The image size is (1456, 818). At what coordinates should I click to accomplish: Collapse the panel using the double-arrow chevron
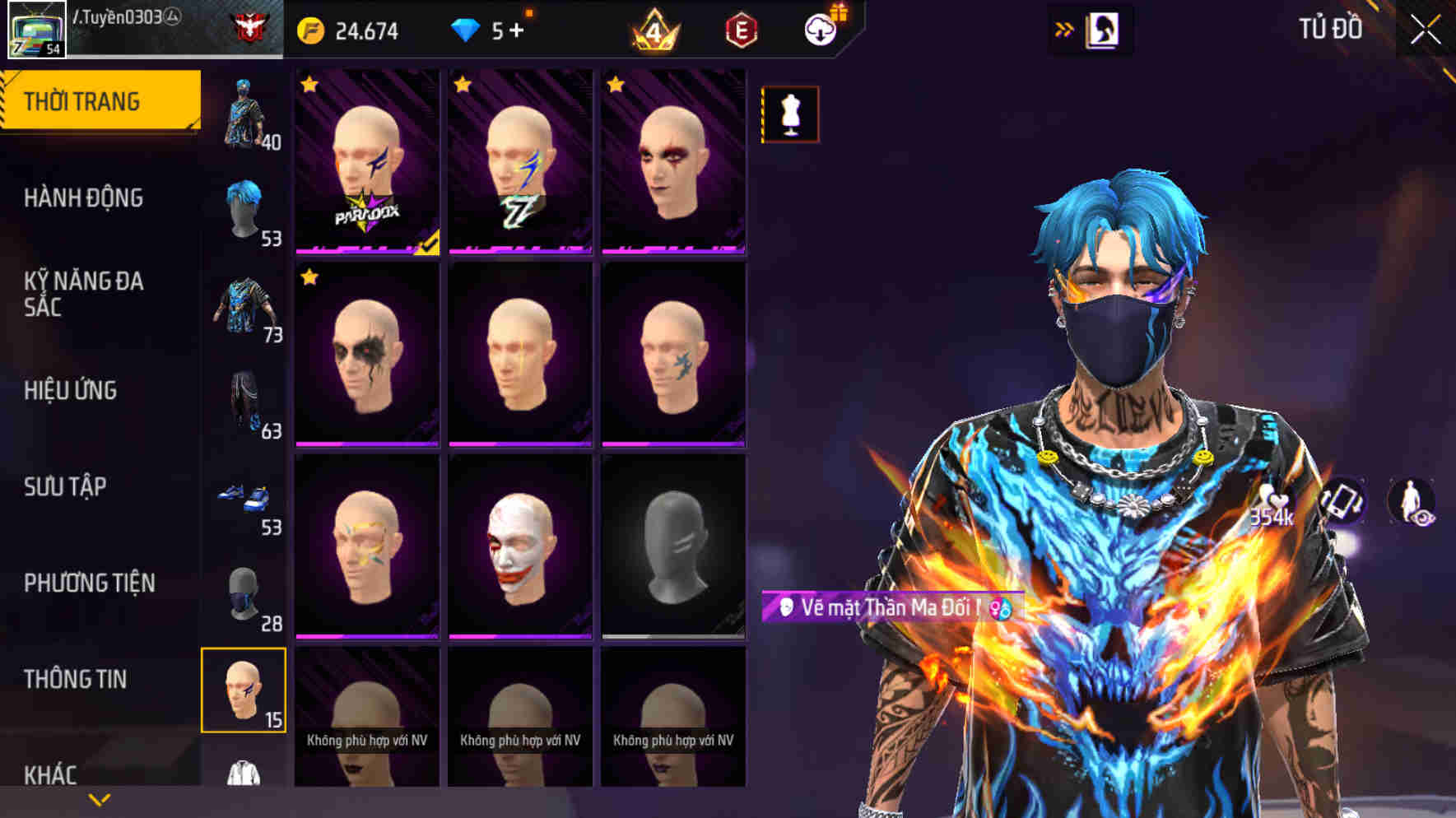tap(1064, 28)
